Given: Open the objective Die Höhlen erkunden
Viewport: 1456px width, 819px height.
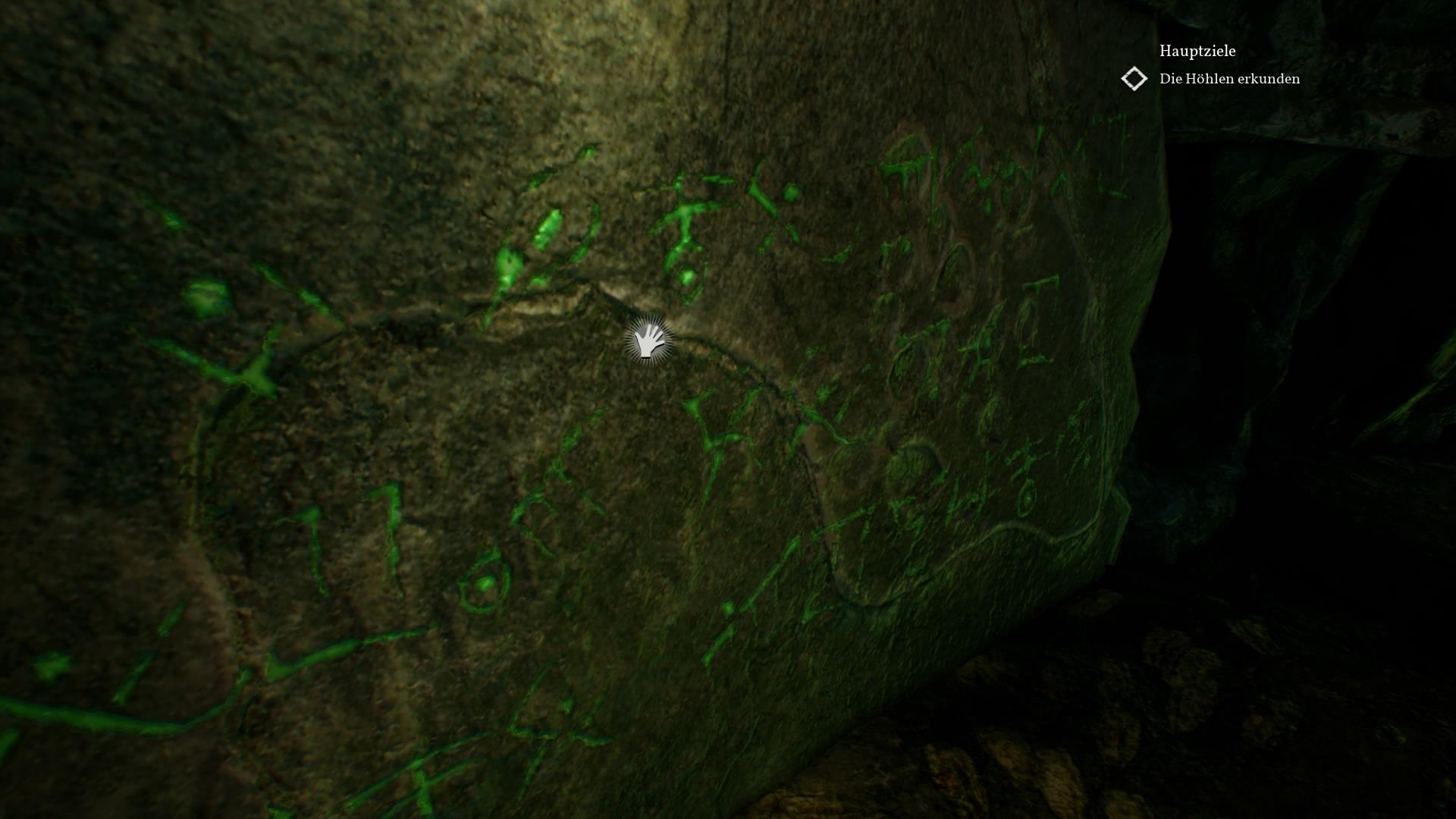Looking at the screenshot, I should pos(1228,78).
